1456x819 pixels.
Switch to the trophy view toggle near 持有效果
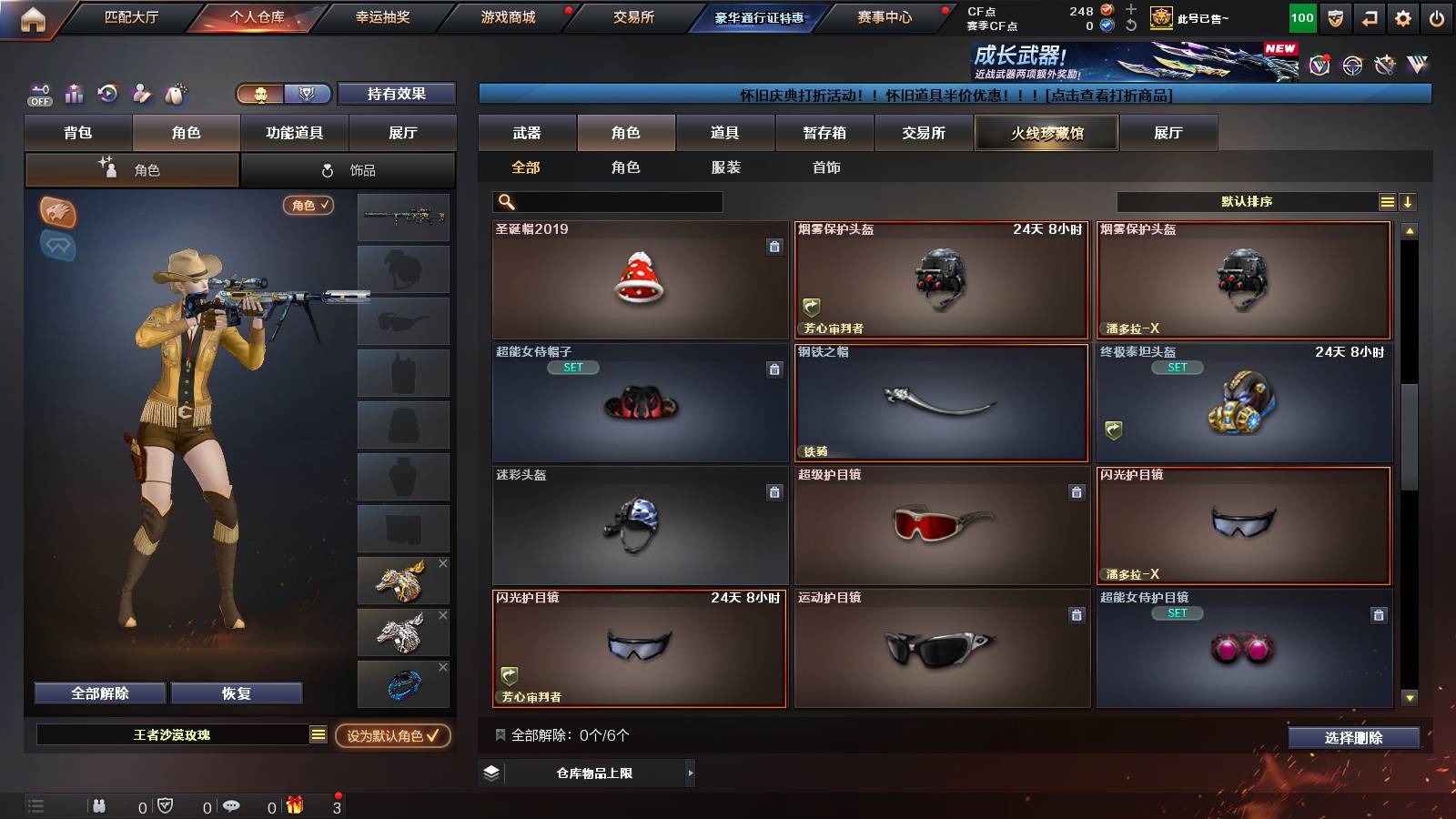click(308, 94)
